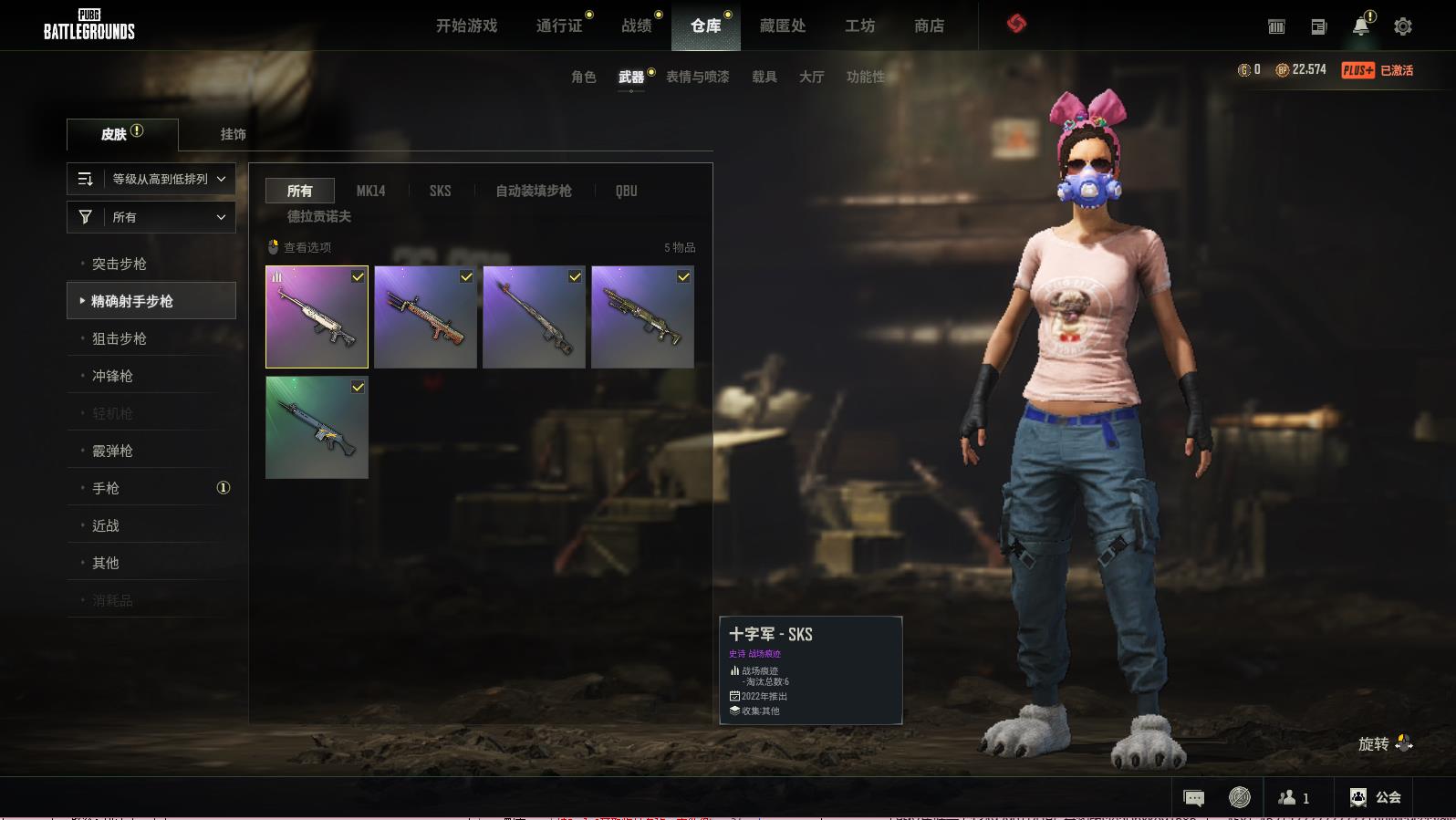Go to the 通行证 pass page

559,26
